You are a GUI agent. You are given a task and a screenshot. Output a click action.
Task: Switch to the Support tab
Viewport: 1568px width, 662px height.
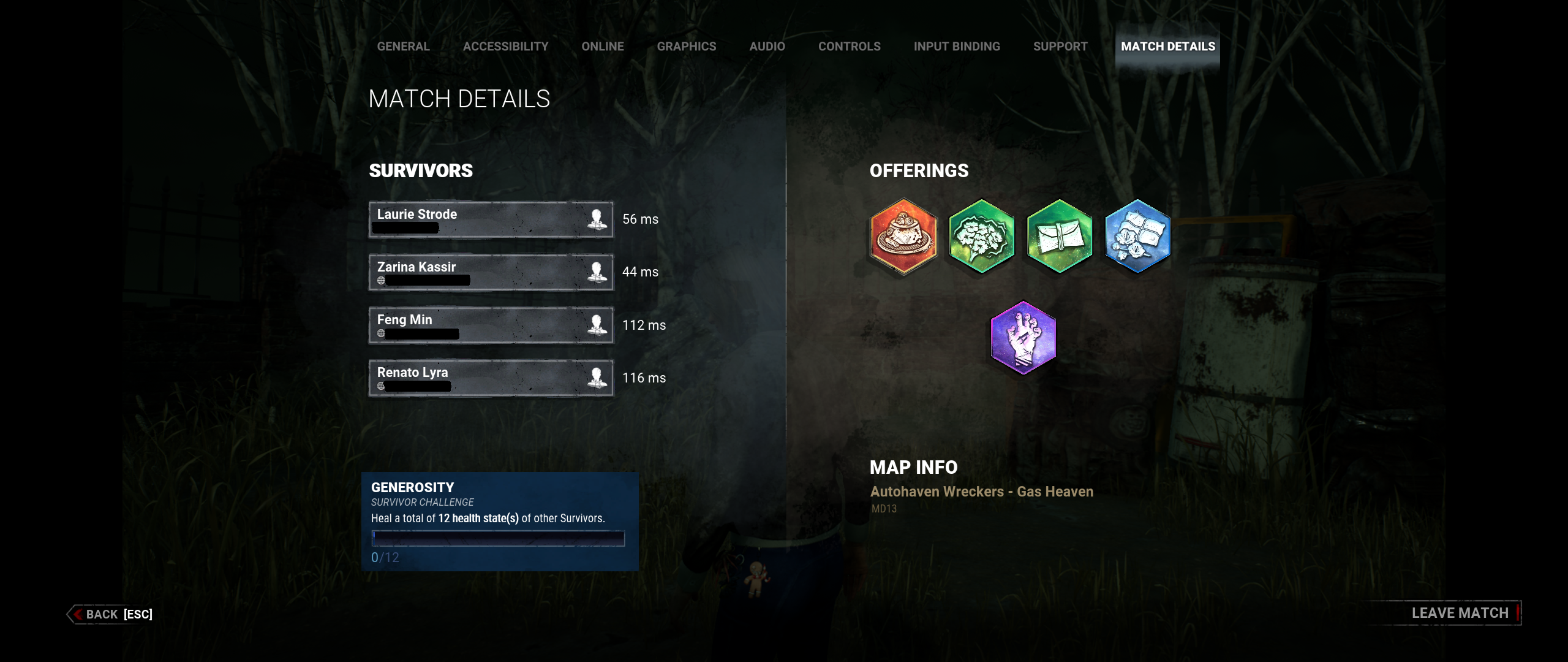tap(1060, 46)
